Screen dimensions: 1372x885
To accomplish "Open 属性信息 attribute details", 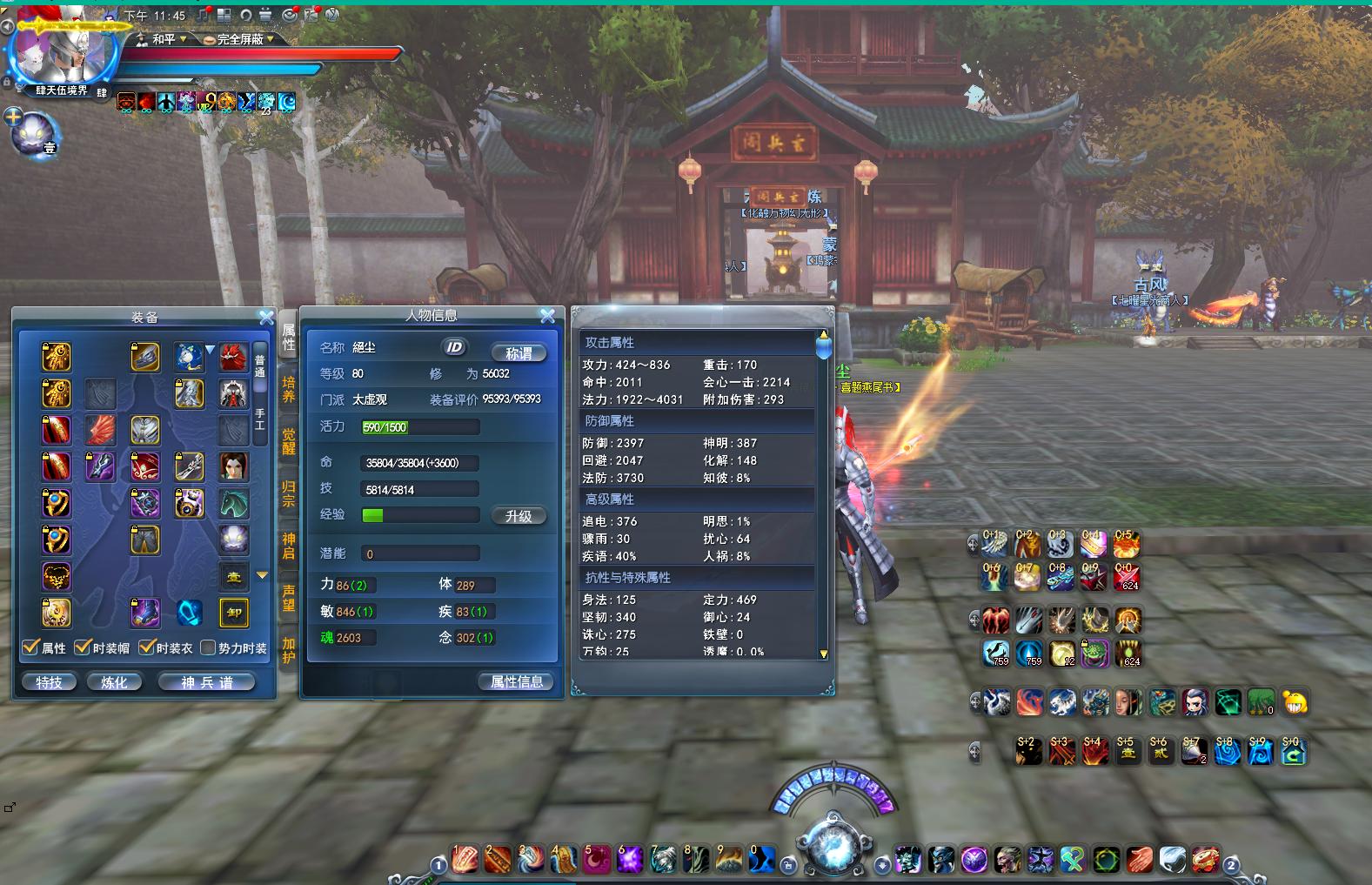I will tap(517, 681).
